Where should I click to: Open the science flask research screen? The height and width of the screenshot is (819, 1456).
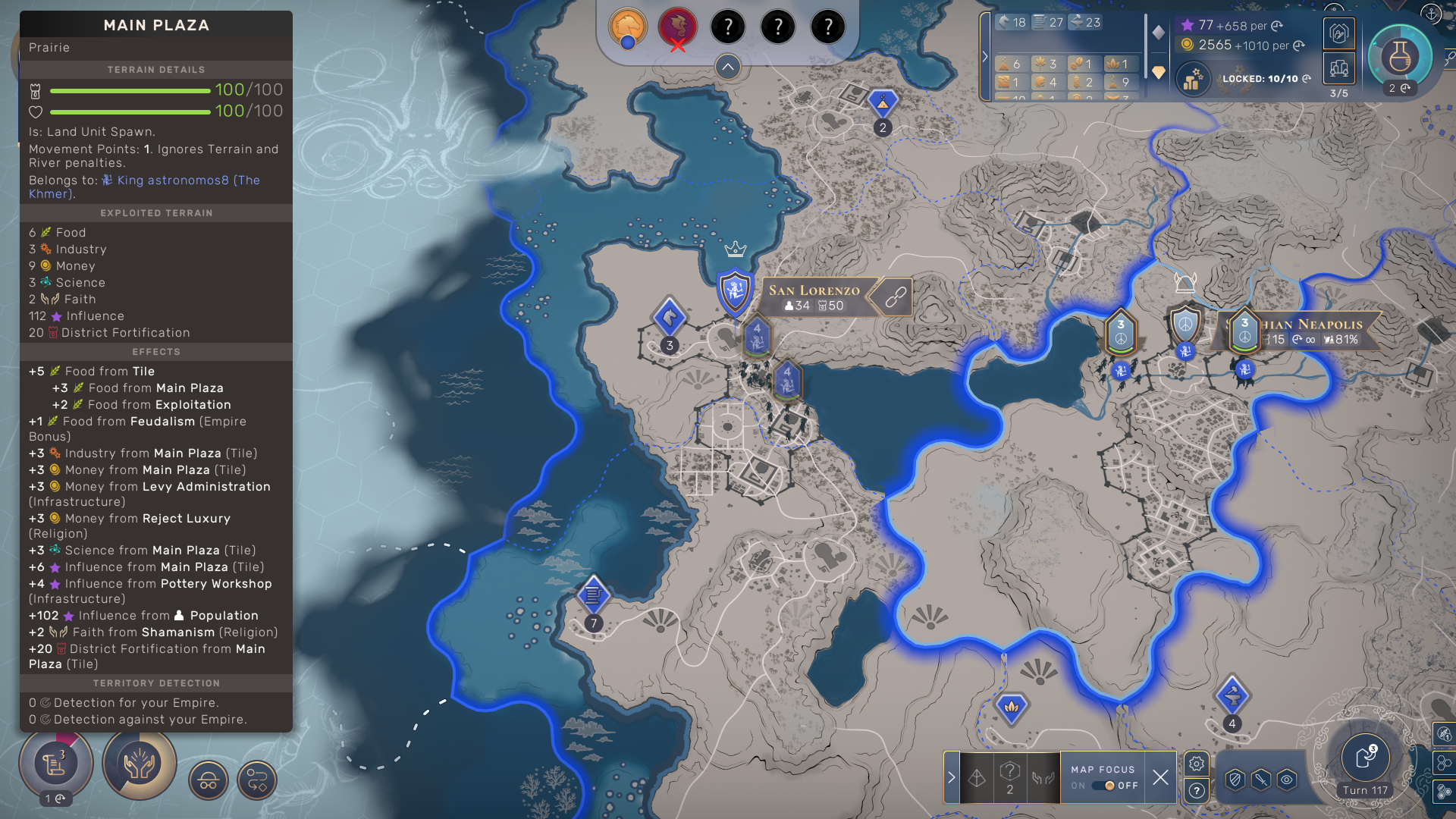click(x=1399, y=57)
